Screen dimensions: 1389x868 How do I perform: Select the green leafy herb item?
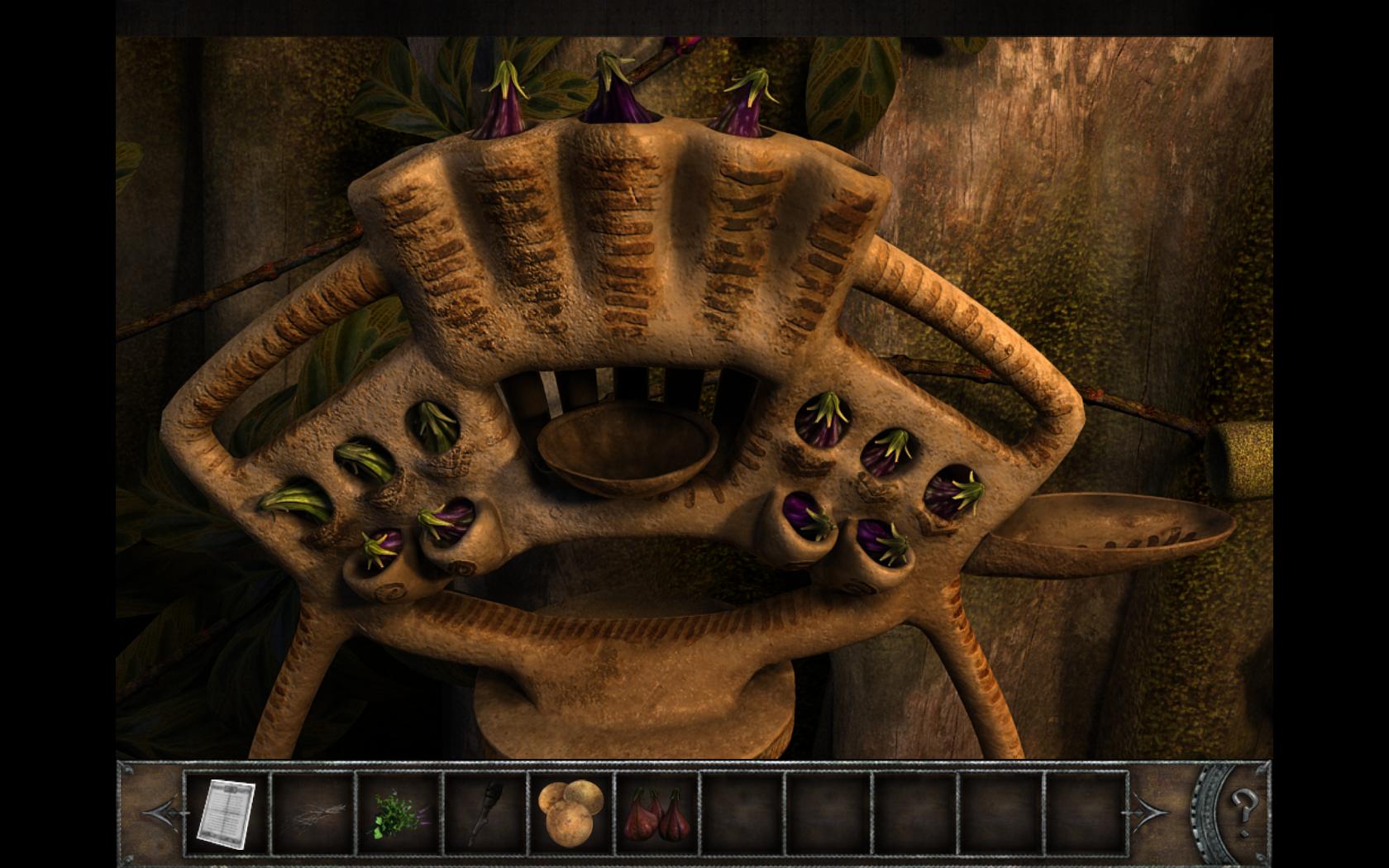[x=399, y=813]
